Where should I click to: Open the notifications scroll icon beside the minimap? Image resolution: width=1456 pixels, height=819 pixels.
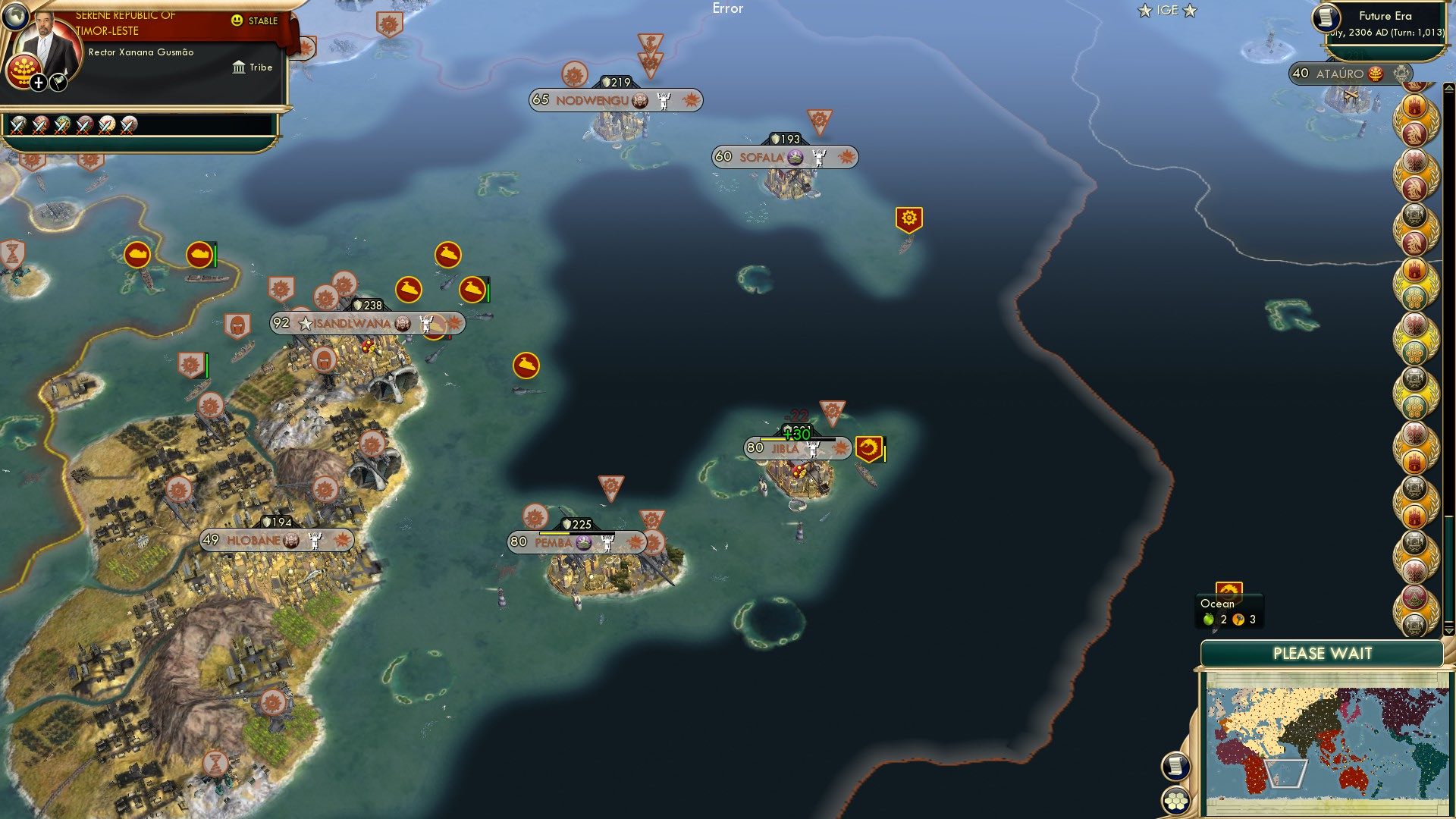(1175, 767)
